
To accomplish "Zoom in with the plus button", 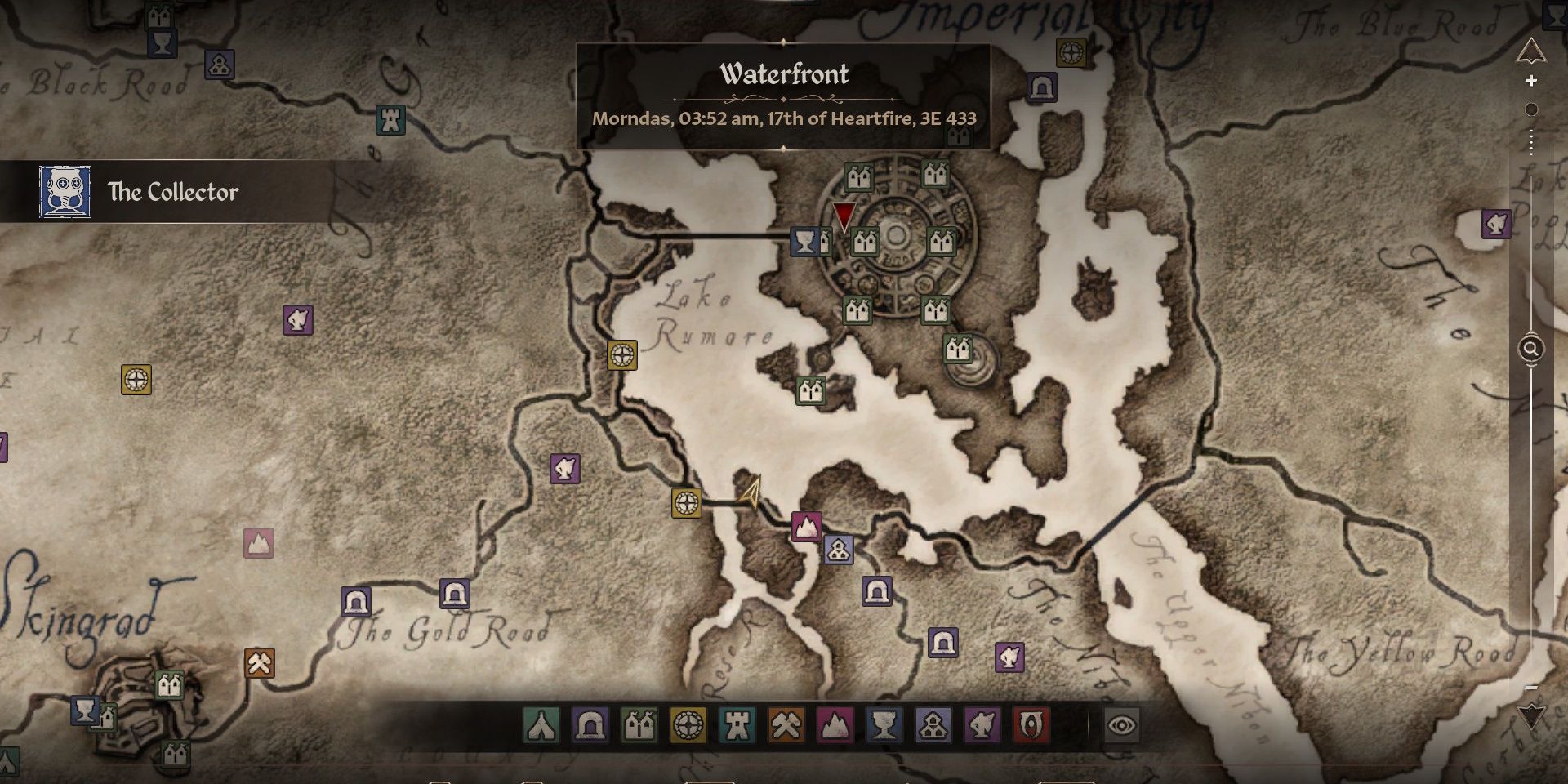I will (1531, 81).
